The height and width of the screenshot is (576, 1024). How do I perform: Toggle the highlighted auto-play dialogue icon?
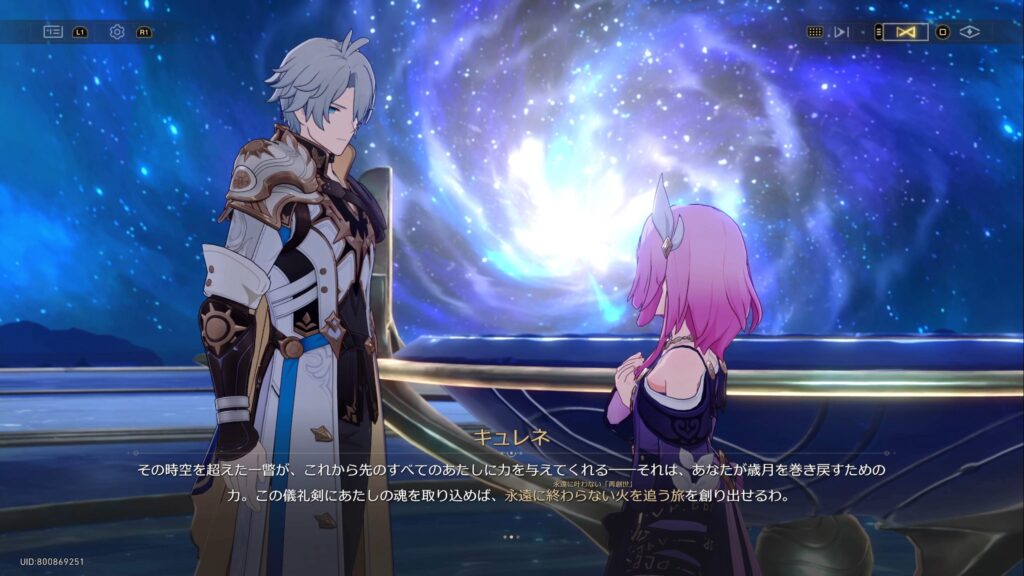(906, 32)
